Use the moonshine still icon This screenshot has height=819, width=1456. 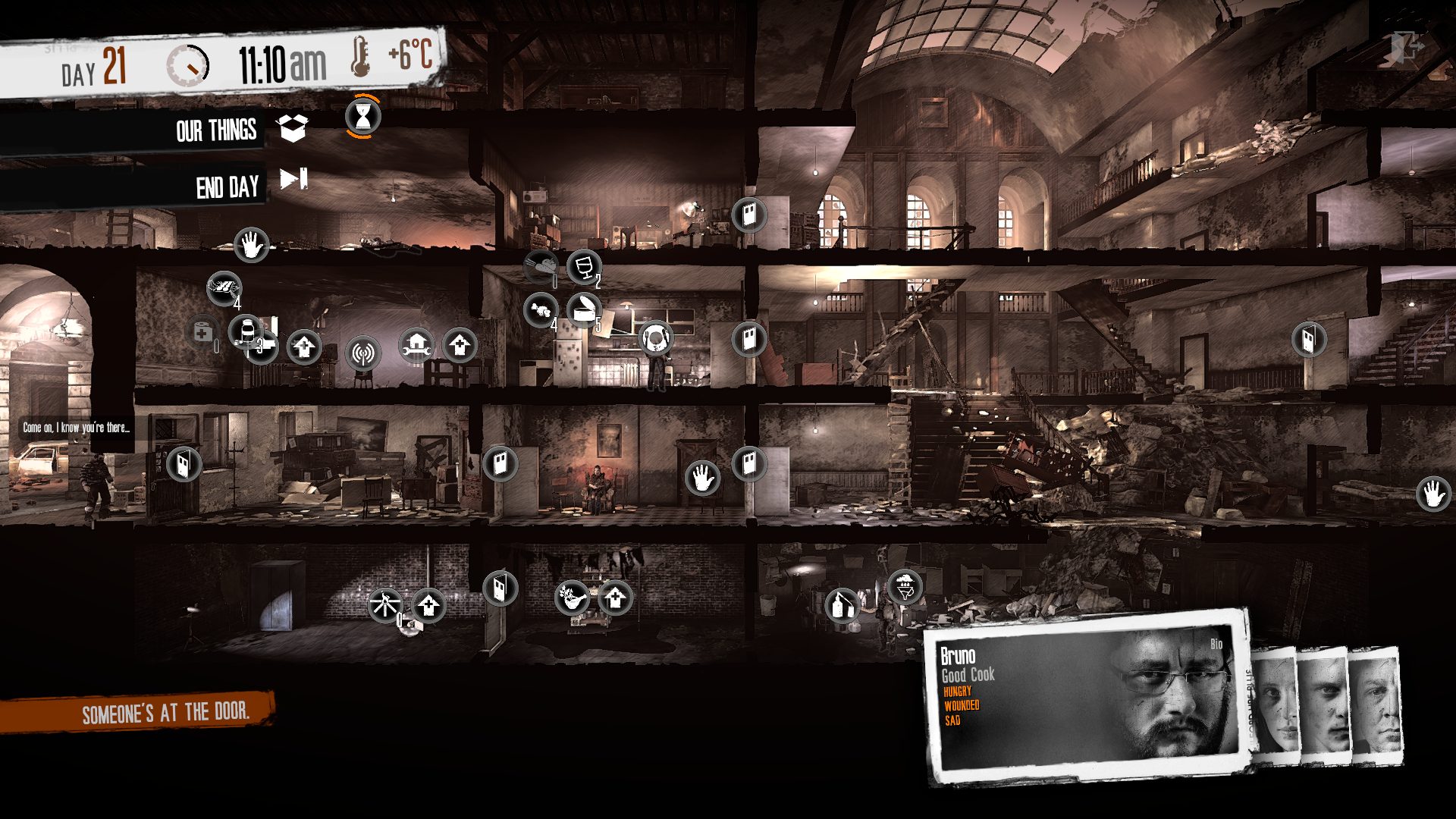[x=842, y=605]
